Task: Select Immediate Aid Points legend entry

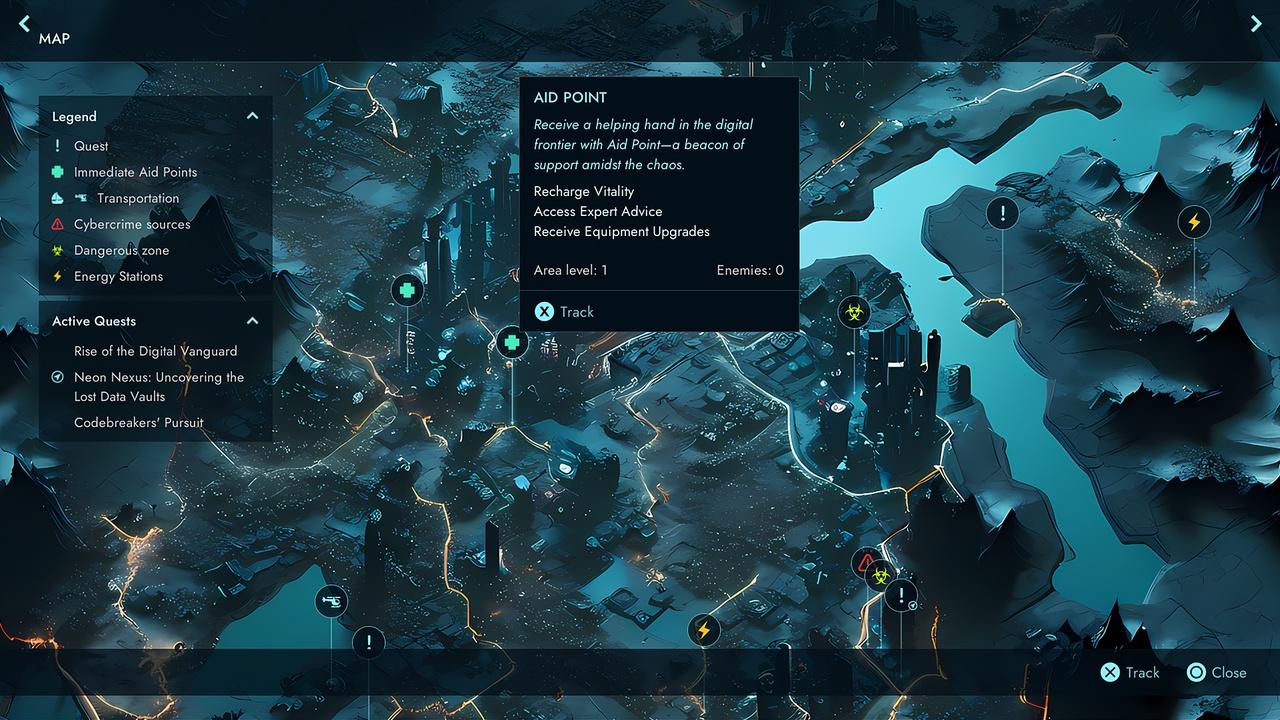Action: click(x=135, y=172)
